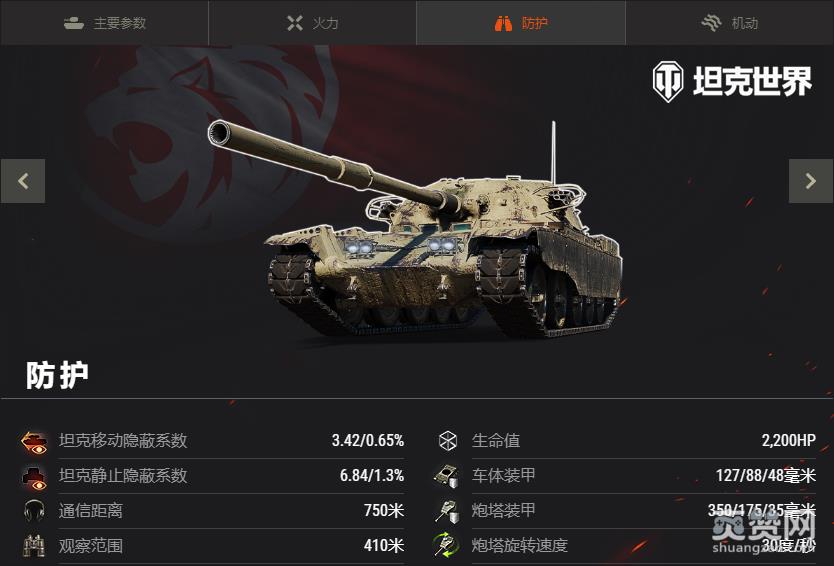This screenshot has height=566, width=834.
Task: Show the 机动 mobility tab
Action: point(729,23)
